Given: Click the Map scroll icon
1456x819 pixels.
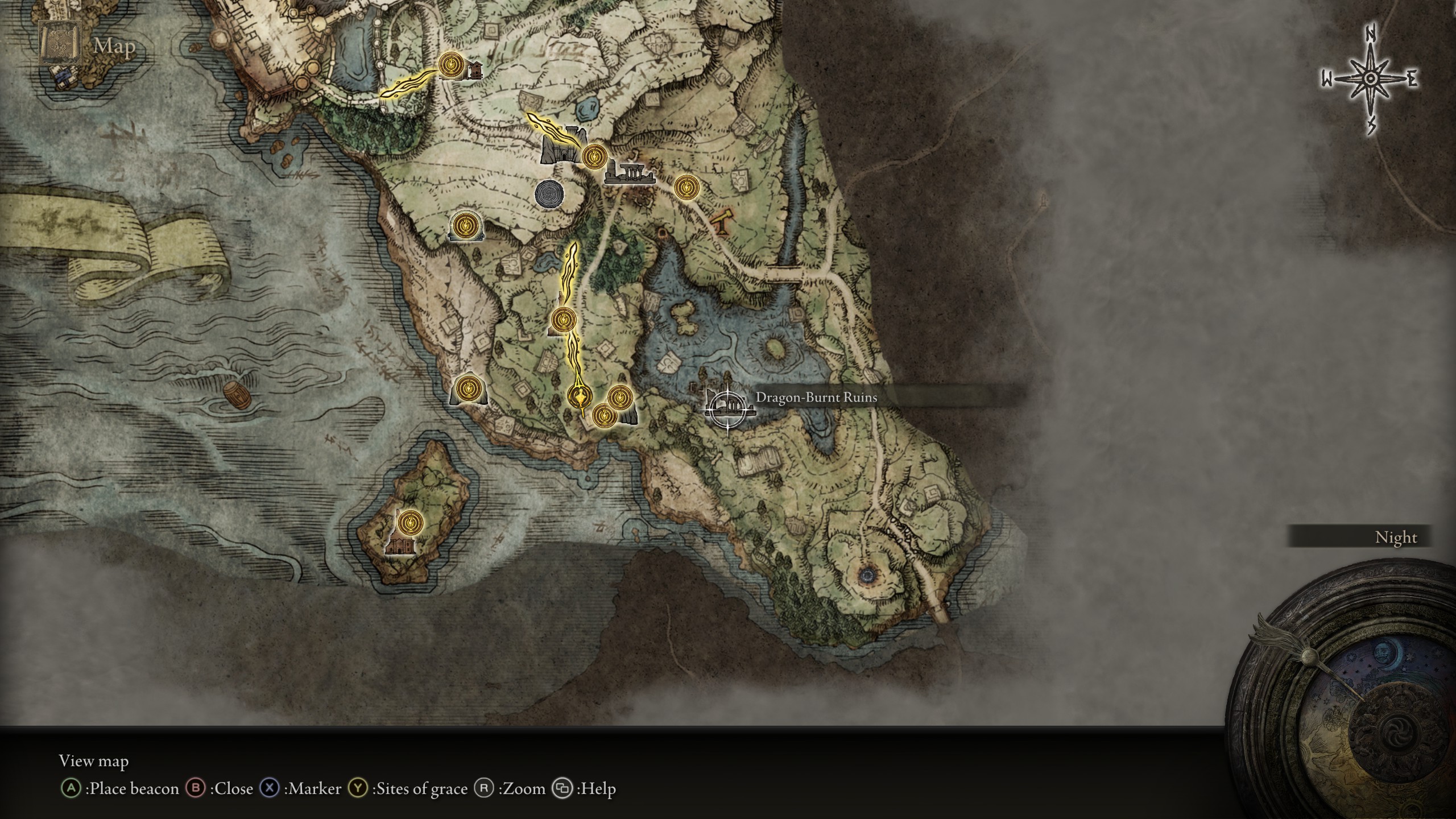Looking at the screenshot, I should click(59, 44).
